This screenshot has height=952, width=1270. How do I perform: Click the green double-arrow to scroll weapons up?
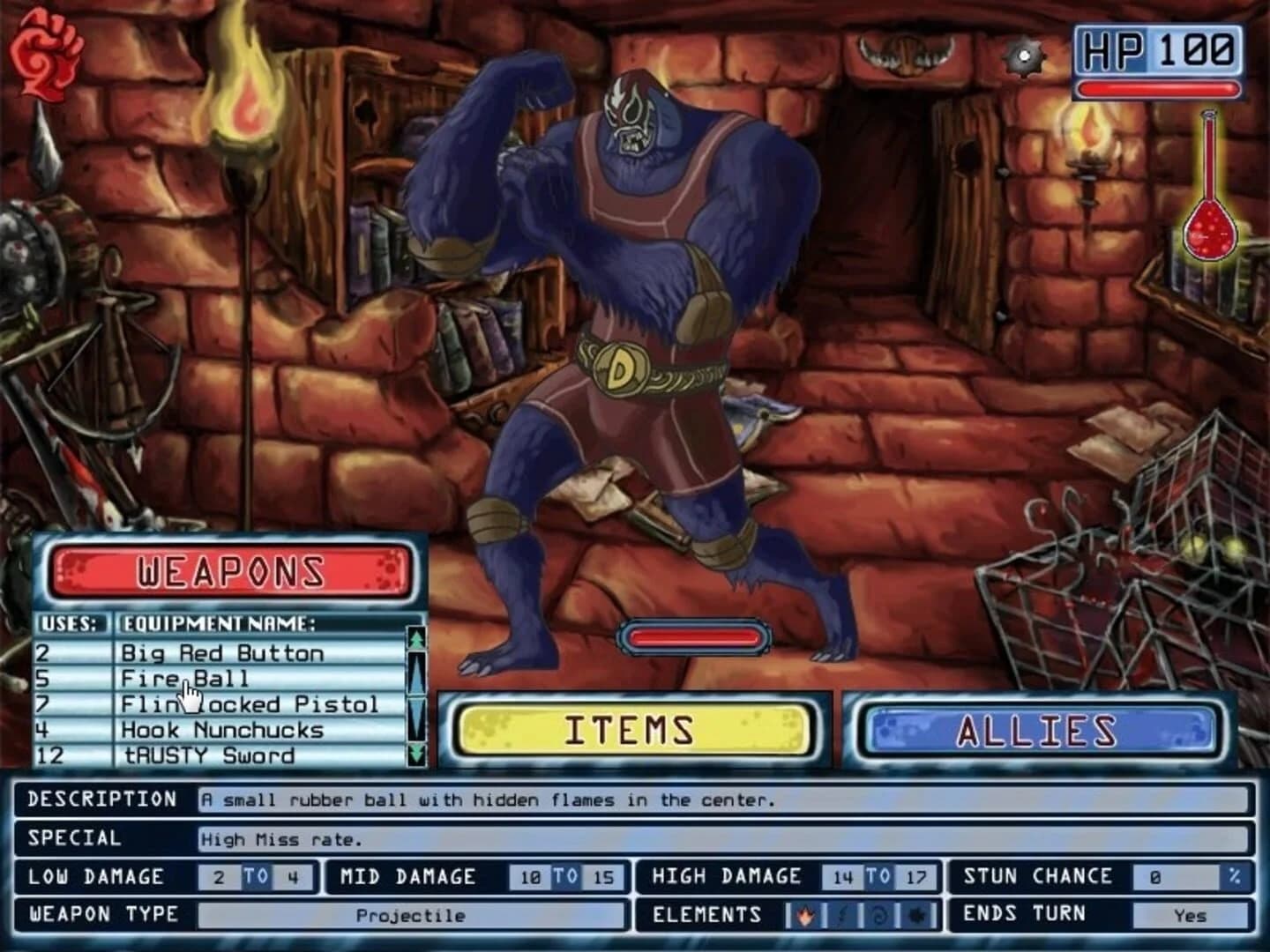pos(416,637)
